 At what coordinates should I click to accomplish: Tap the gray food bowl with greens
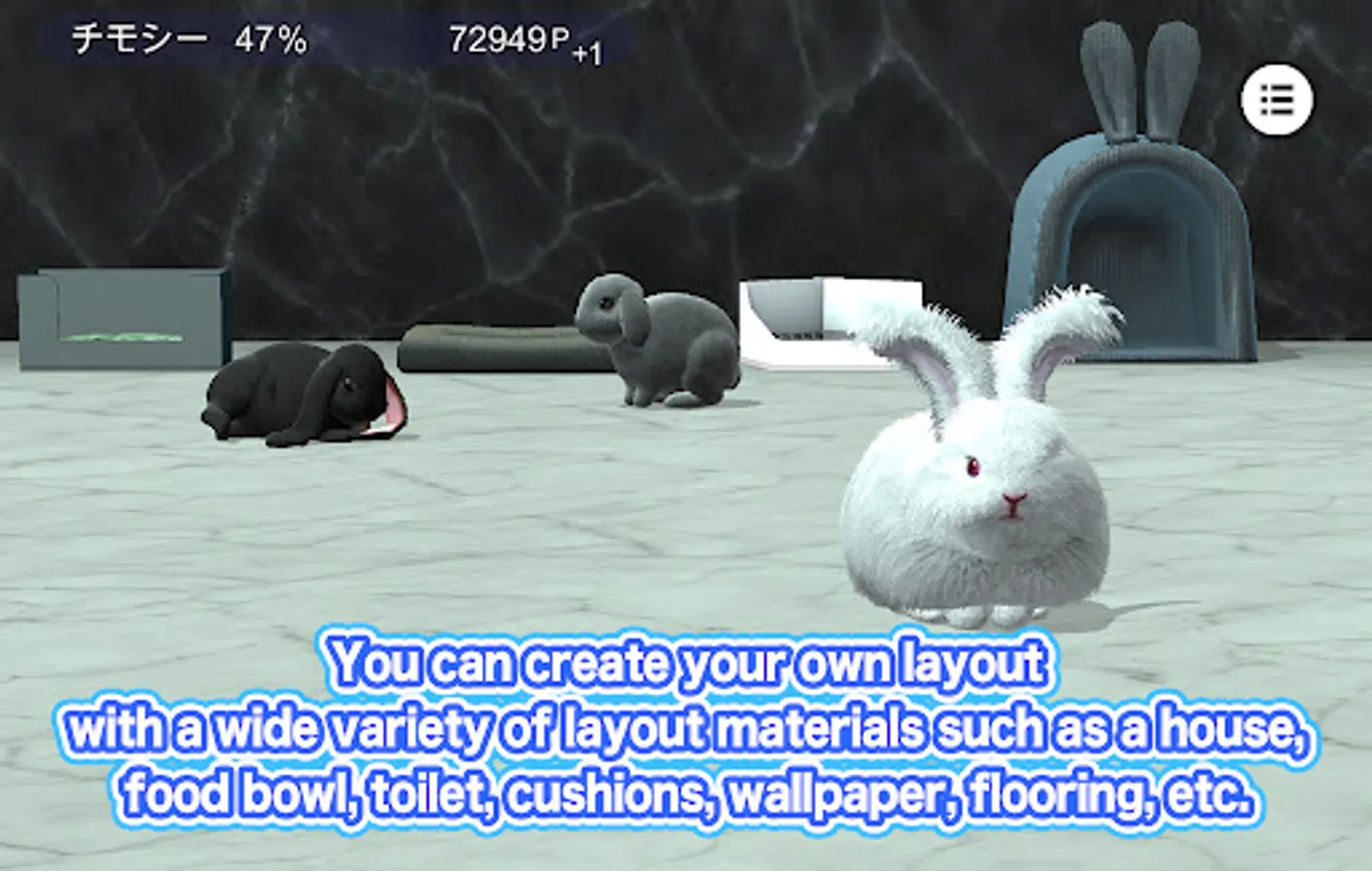point(121,319)
